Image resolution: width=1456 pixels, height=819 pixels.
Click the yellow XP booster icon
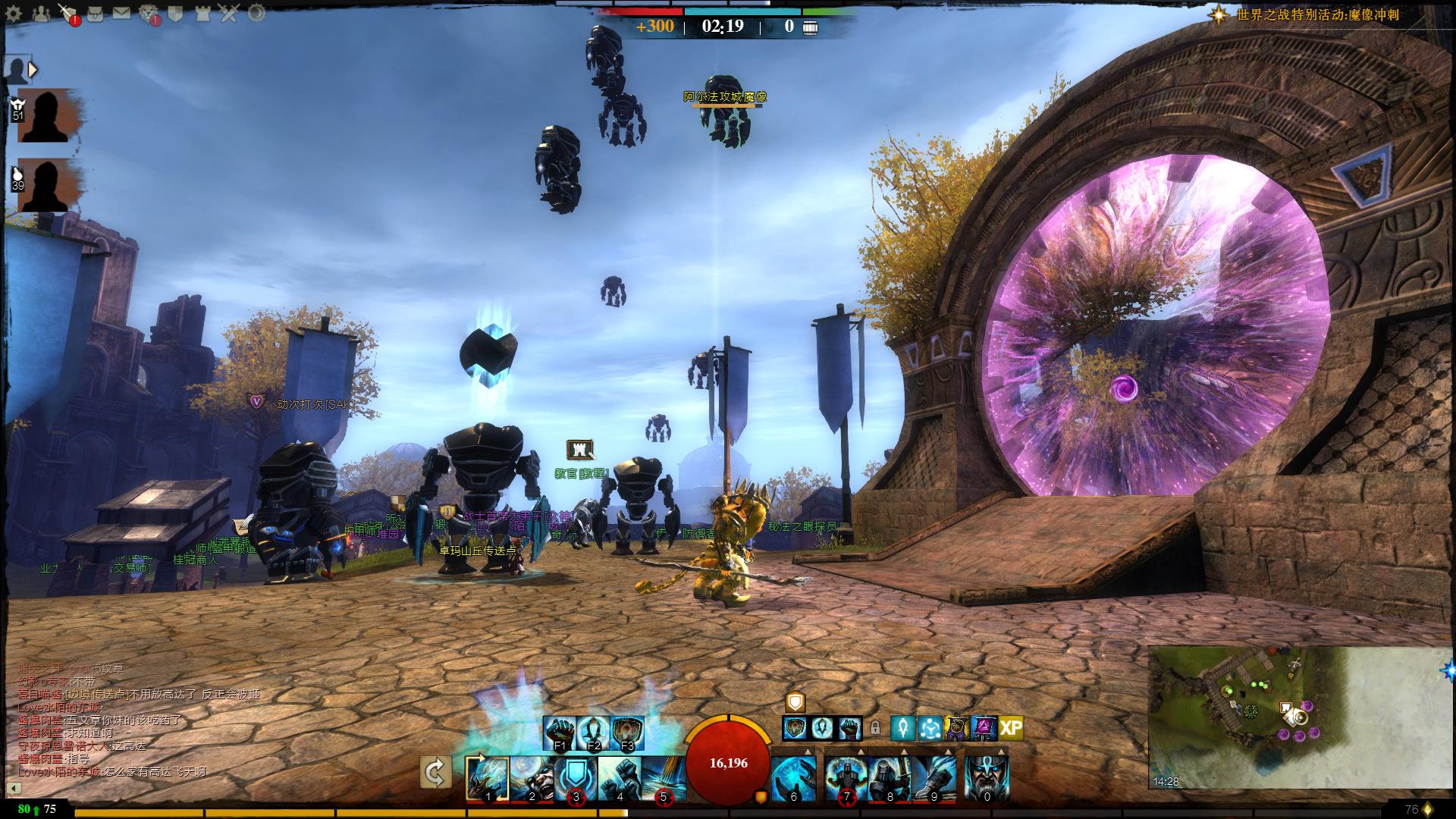click(1010, 729)
